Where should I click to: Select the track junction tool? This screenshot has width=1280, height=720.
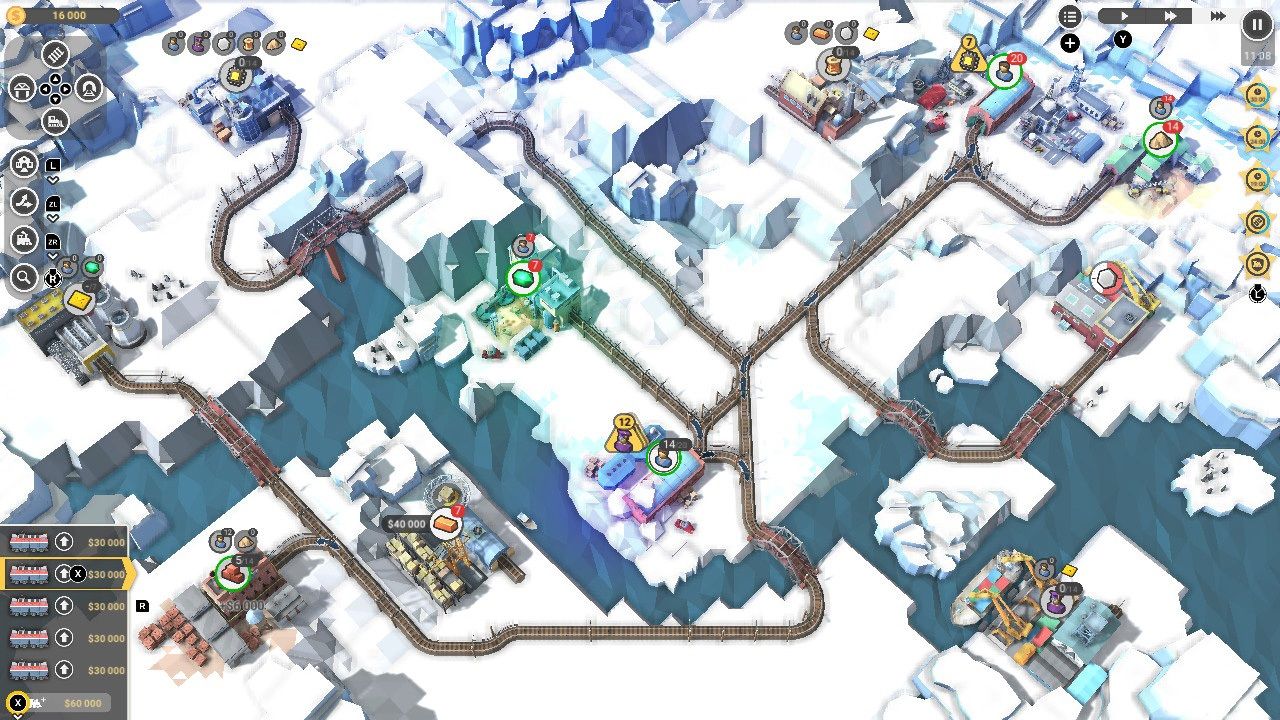tap(23, 201)
